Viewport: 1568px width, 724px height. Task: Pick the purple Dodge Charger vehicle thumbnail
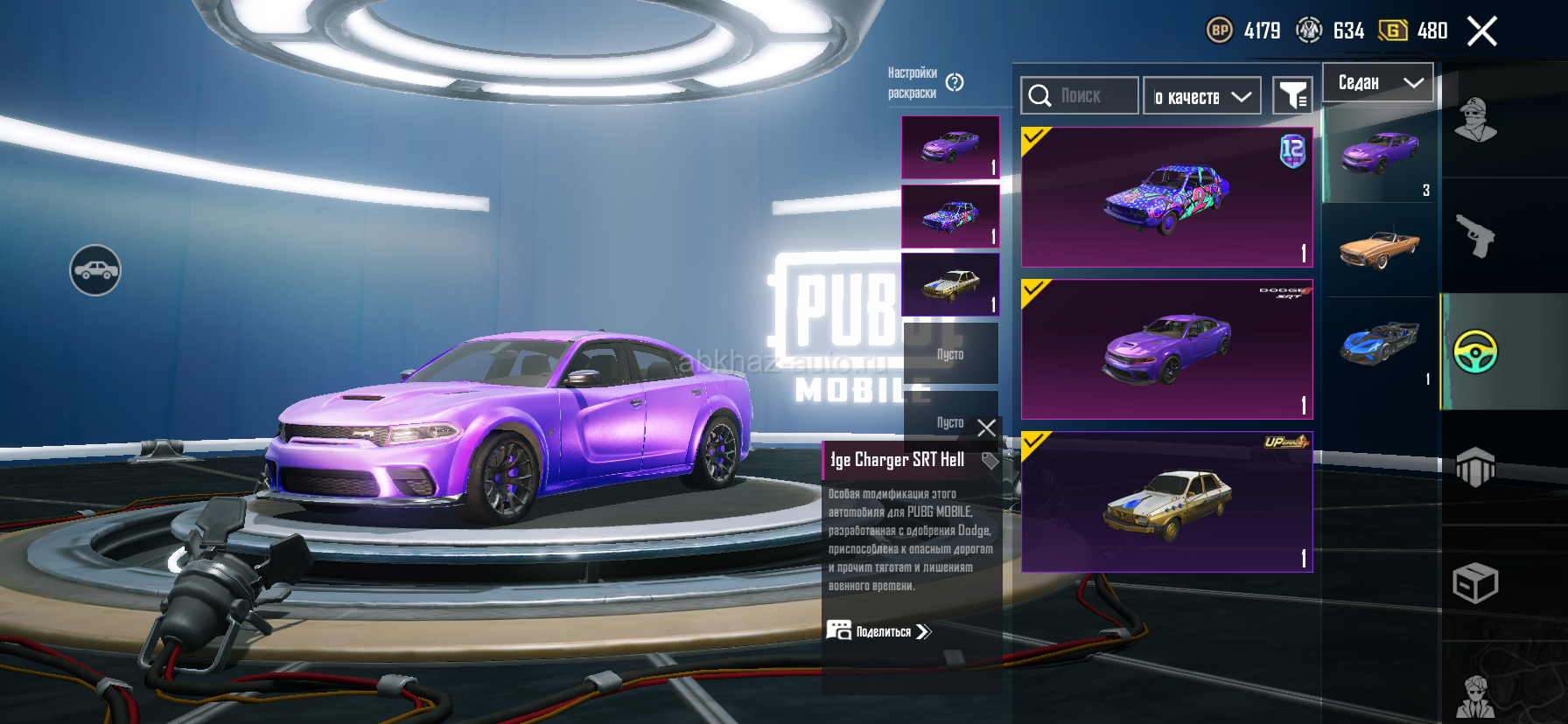click(1379, 155)
